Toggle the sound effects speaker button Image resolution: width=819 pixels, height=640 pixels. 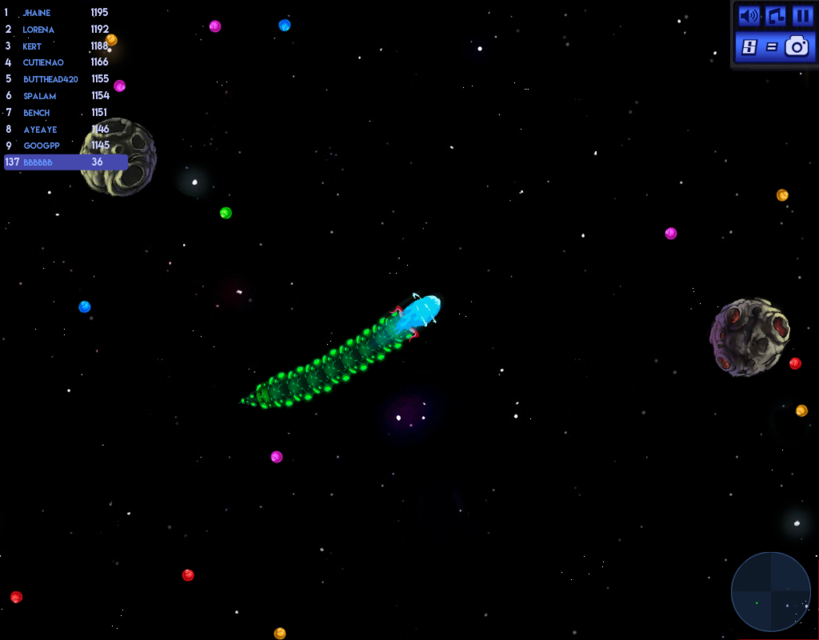tap(748, 16)
